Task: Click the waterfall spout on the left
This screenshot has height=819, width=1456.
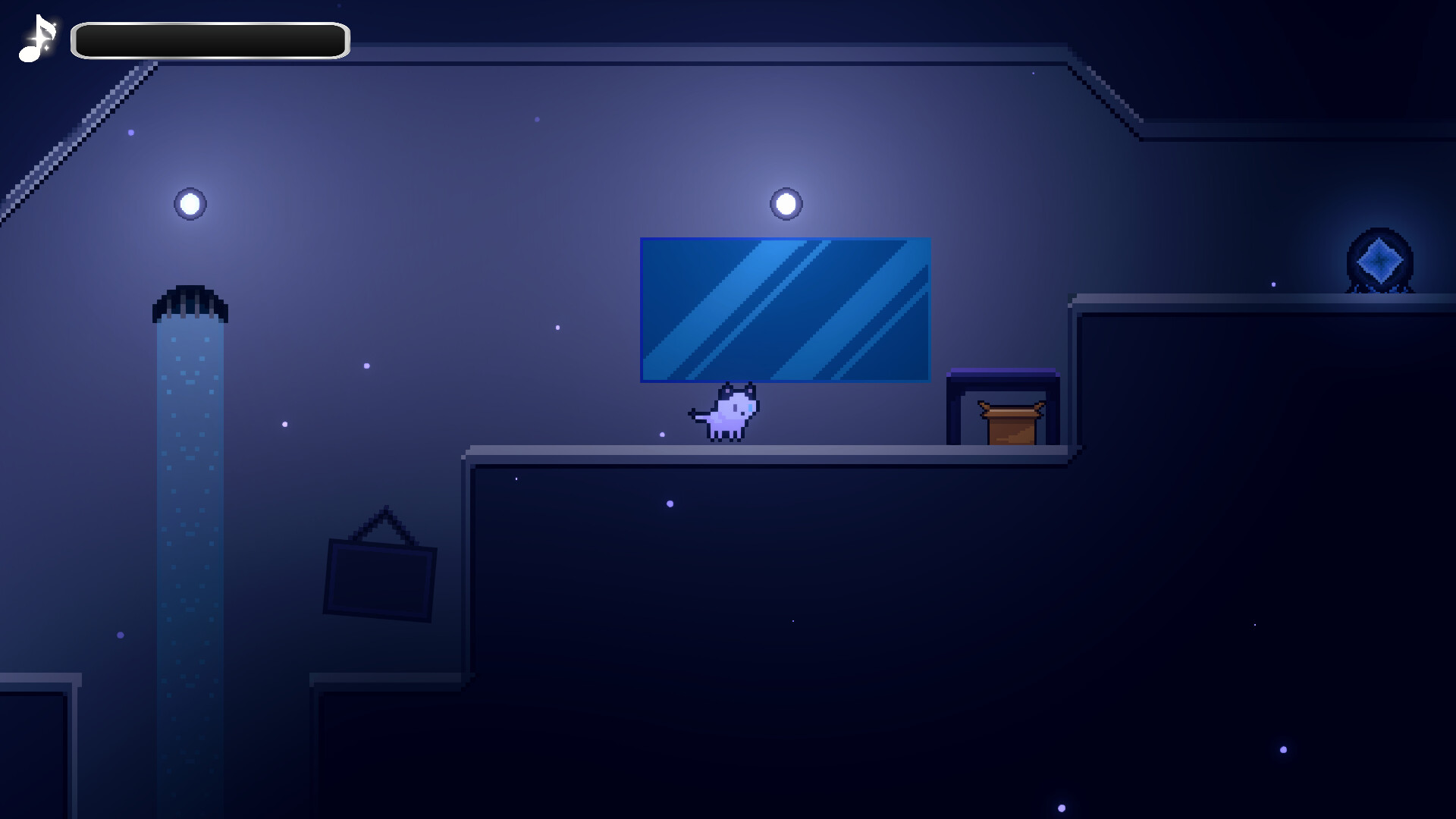Action: [190, 300]
